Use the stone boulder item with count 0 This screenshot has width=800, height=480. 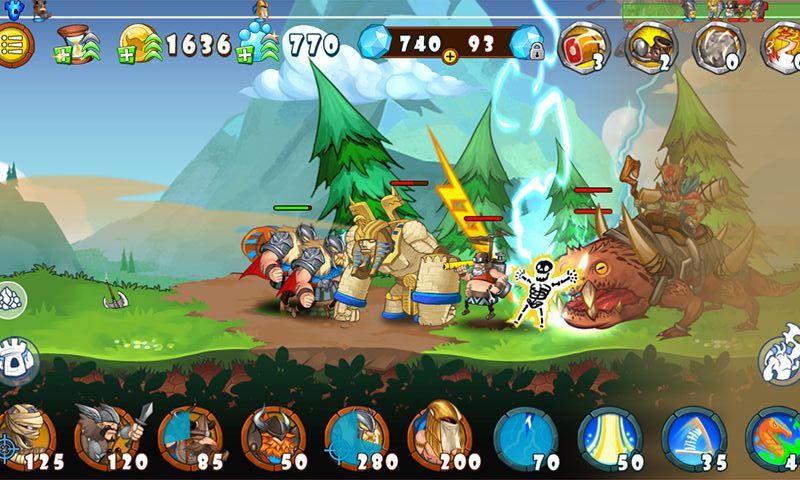tap(718, 47)
